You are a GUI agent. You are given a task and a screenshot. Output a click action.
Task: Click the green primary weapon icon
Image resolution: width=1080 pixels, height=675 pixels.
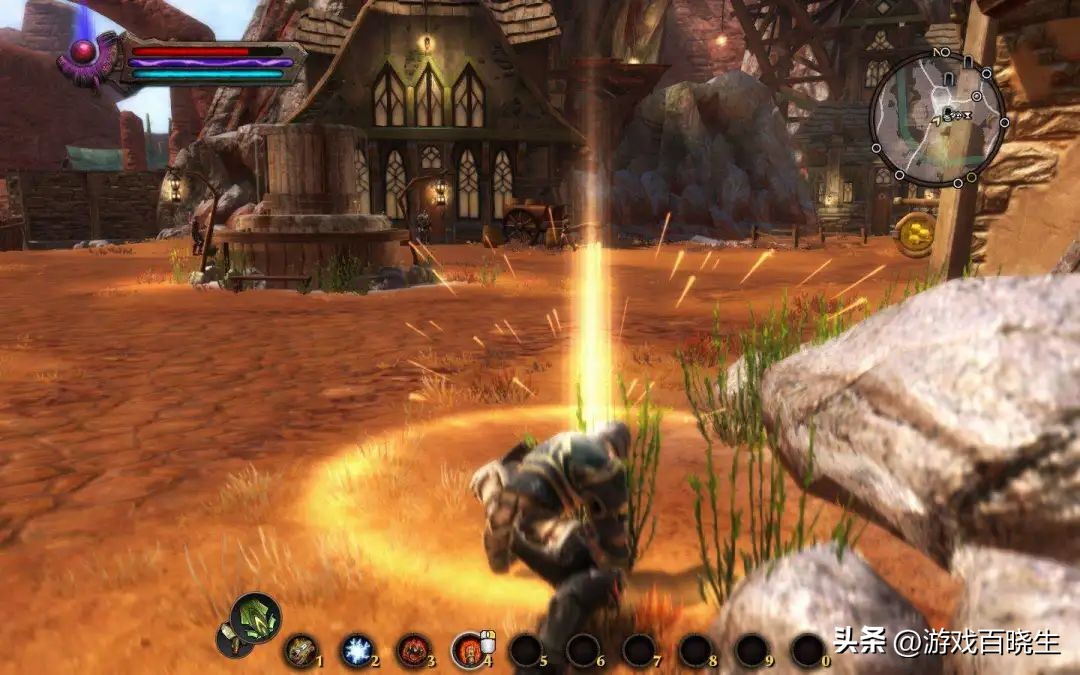point(256,618)
